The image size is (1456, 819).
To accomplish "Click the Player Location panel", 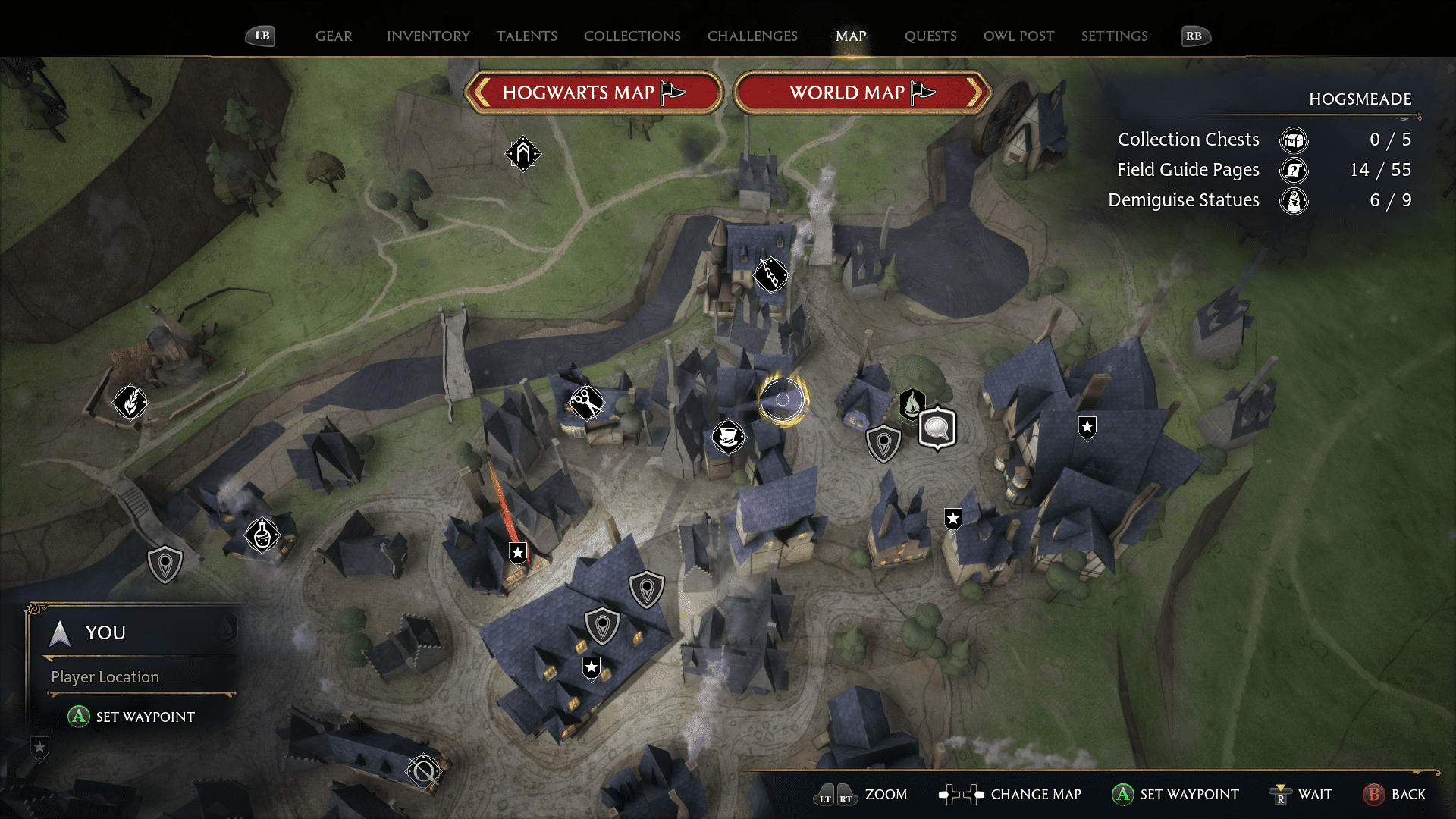I will 104,677.
